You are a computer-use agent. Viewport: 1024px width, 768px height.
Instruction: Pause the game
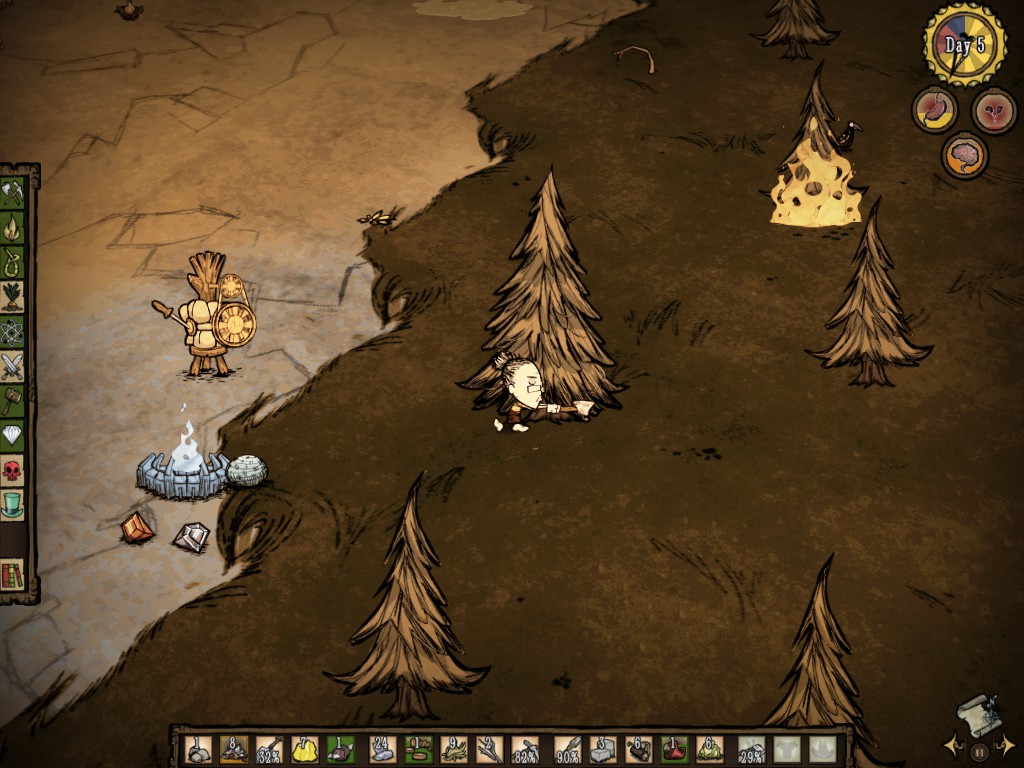pyautogui.click(x=980, y=750)
